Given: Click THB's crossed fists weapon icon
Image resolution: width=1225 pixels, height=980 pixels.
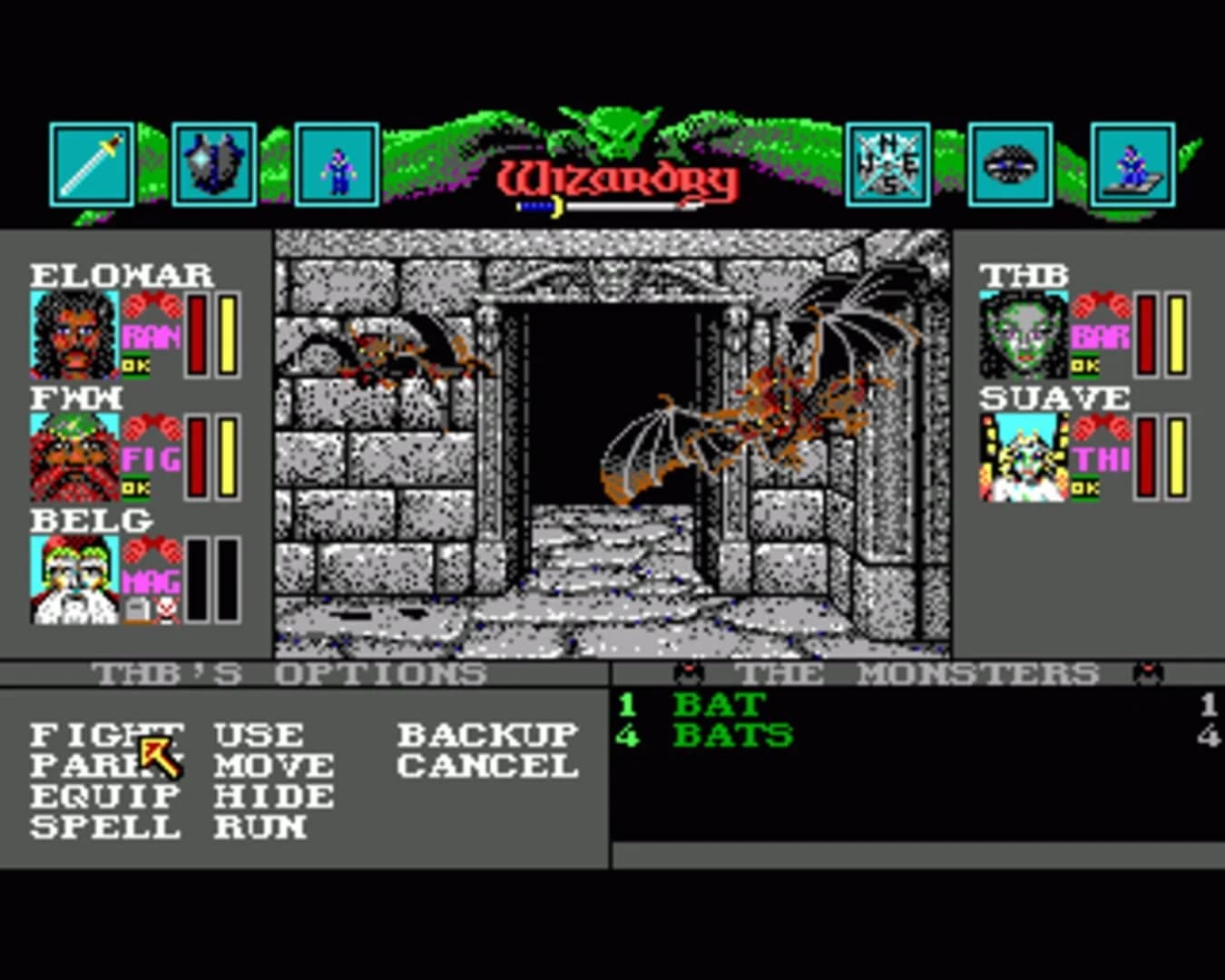Looking at the screenshot, I should pyautogui.click(x=1103, y=305).
